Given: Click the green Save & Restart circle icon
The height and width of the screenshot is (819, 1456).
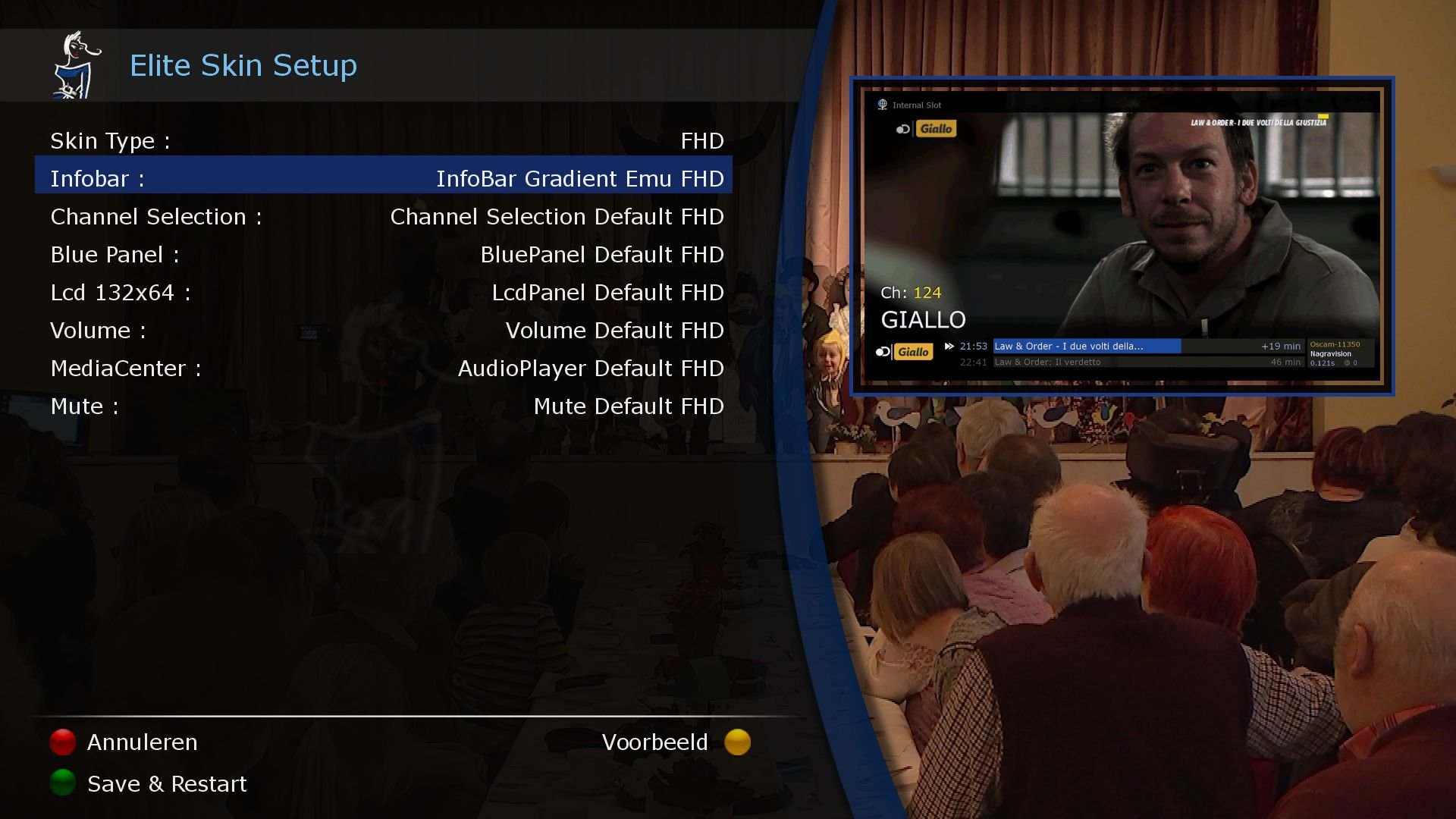Looking at the screenshot, I should click(x=62, y=783).
